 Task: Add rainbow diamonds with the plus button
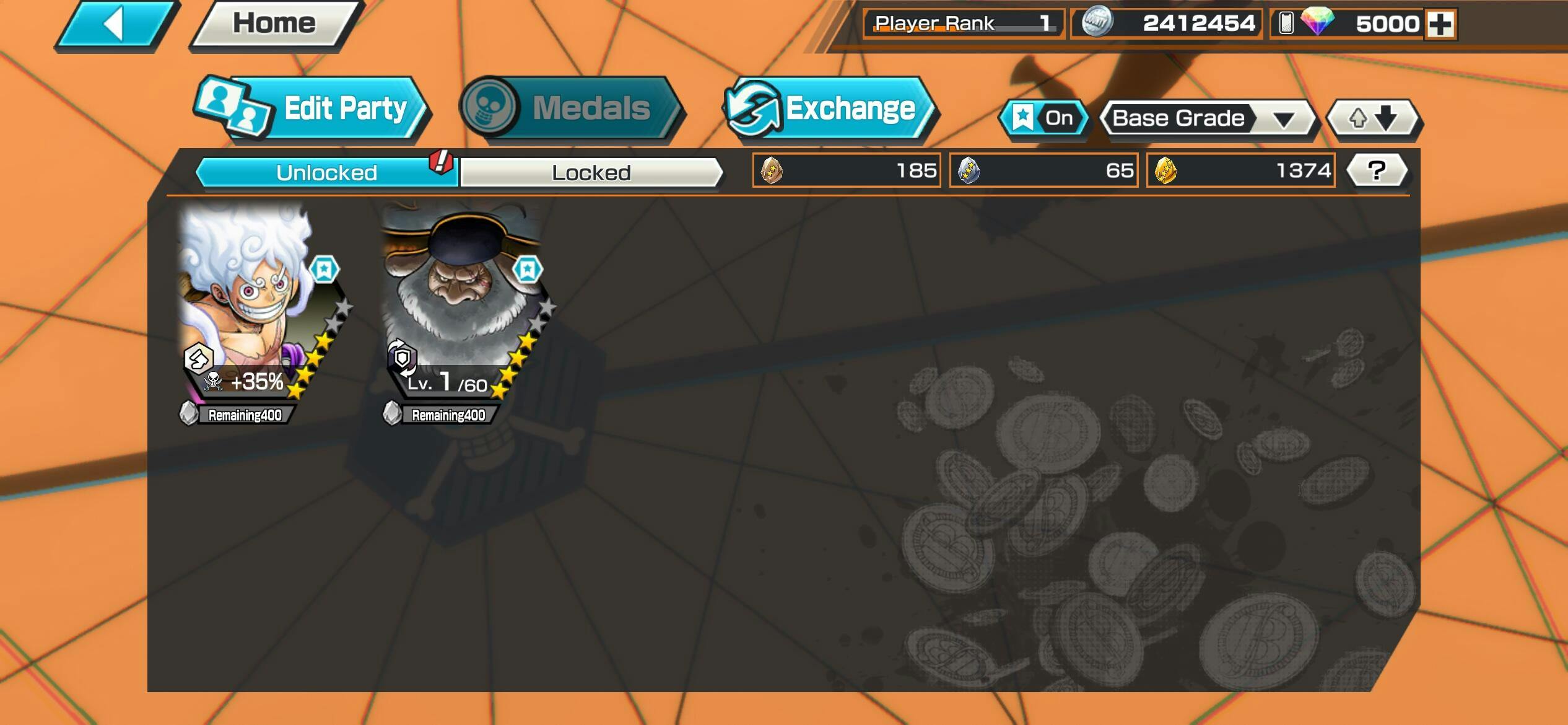pyautogui.click(x=1440, y=24)
